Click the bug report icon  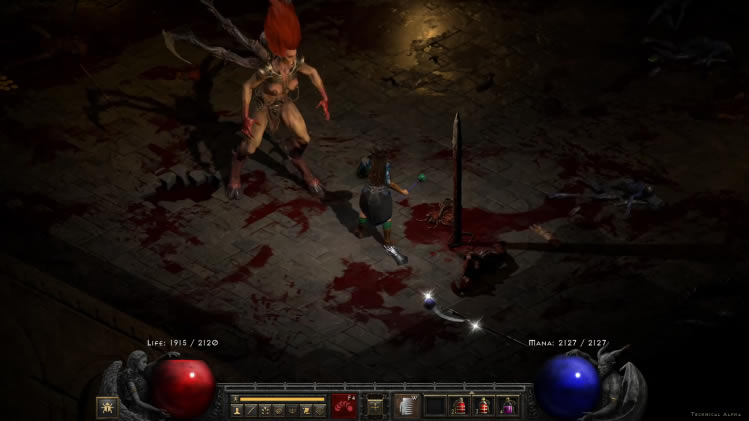[x=106, y=406]
